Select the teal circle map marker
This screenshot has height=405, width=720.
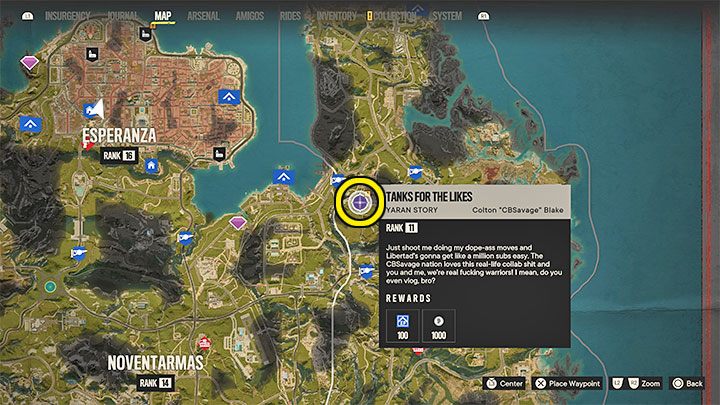click(x=50, y=286)
